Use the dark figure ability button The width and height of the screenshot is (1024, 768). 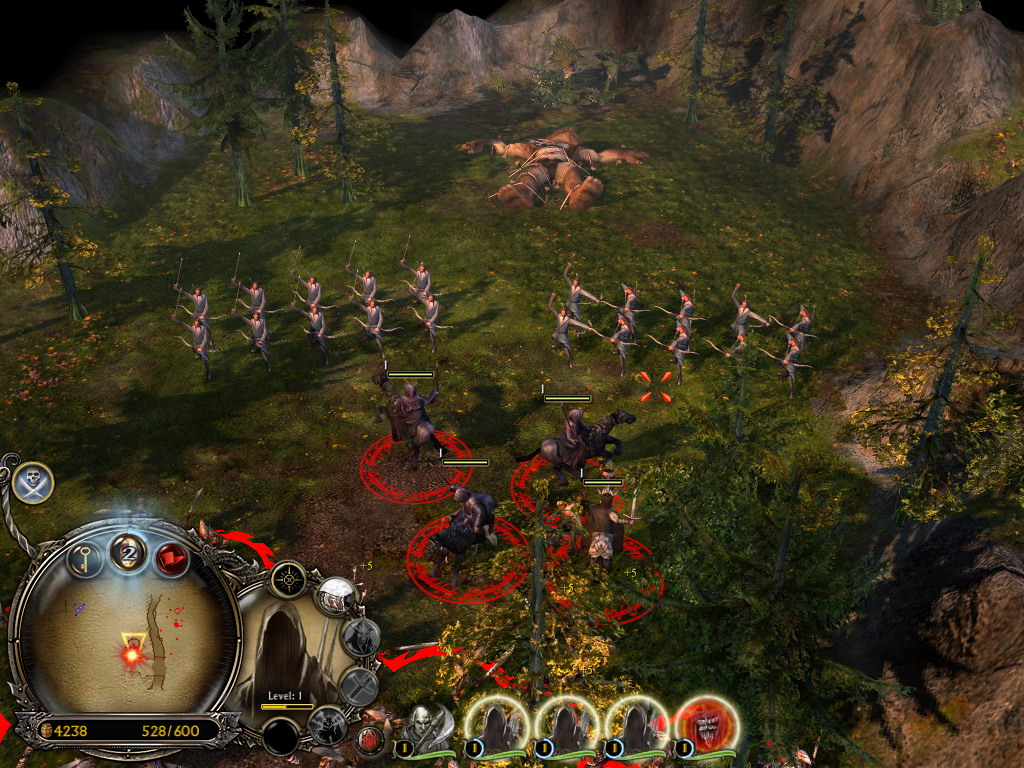327,724
